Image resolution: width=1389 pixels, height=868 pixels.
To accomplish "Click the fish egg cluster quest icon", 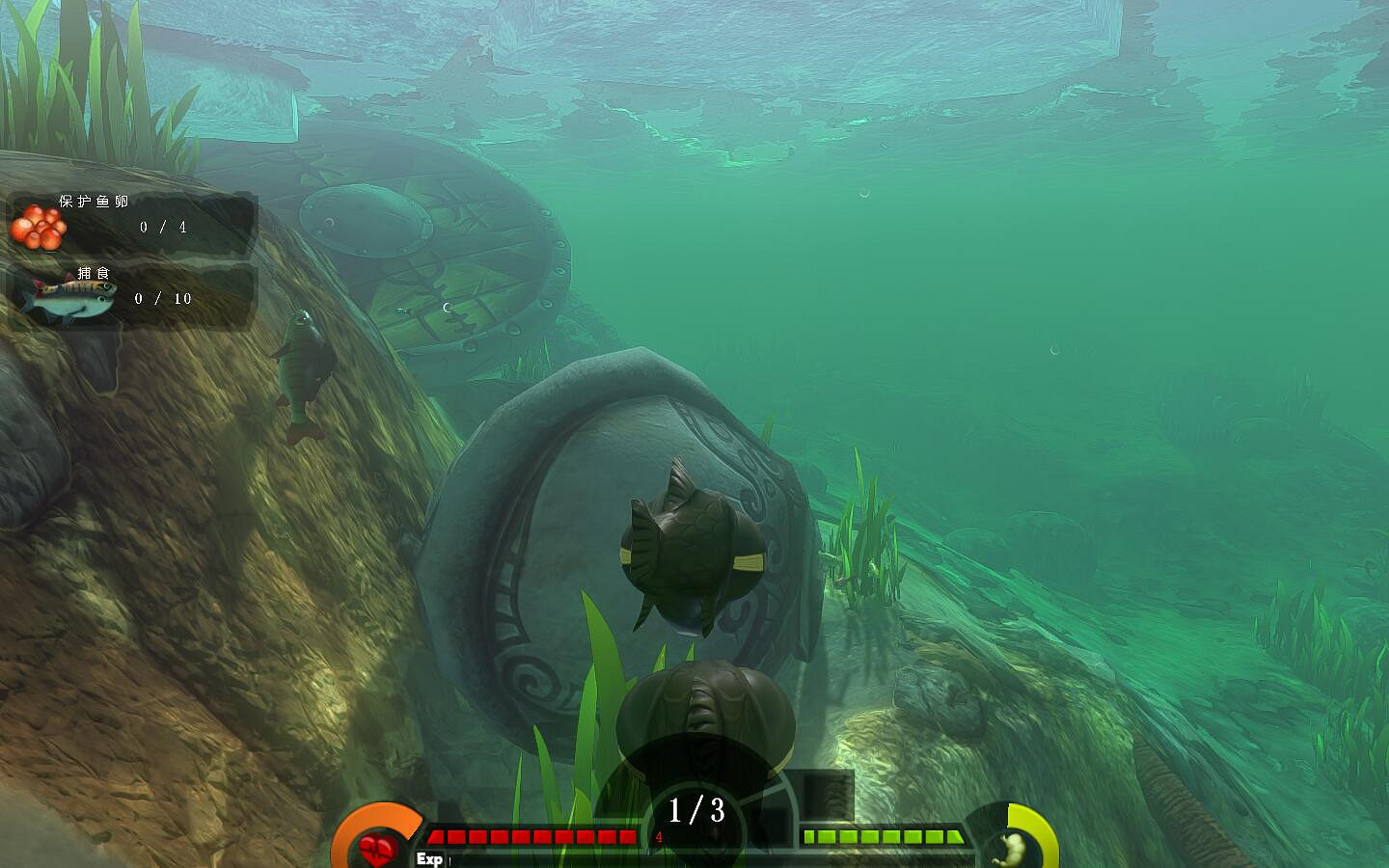I will pyautogui.click(x=40, y=229).
